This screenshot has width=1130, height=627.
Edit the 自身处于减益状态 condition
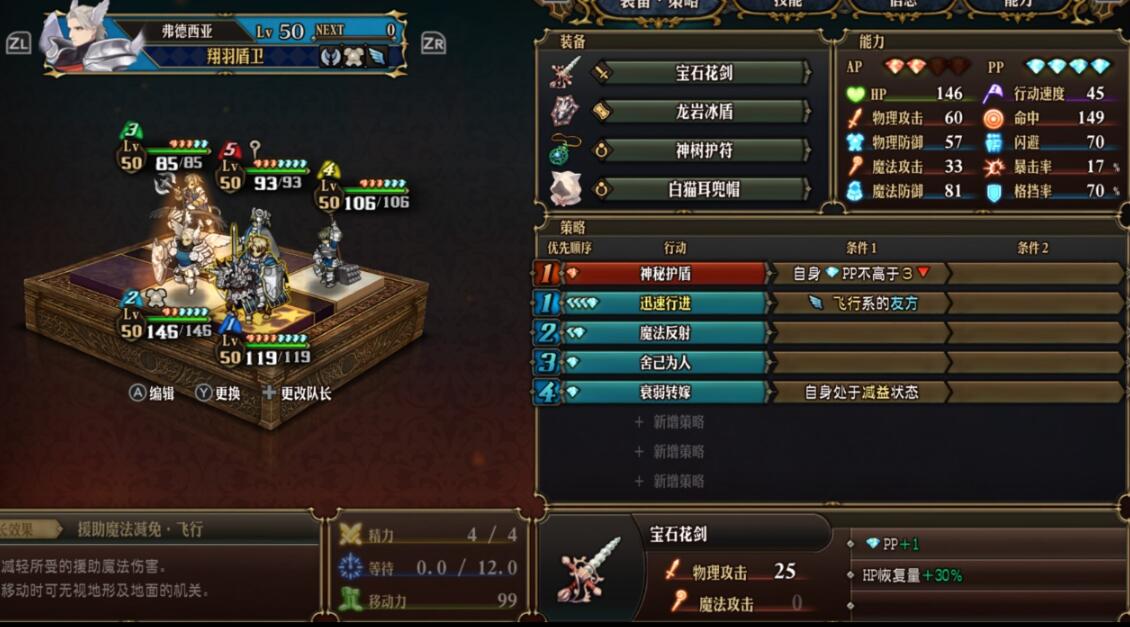coord(860,393)
